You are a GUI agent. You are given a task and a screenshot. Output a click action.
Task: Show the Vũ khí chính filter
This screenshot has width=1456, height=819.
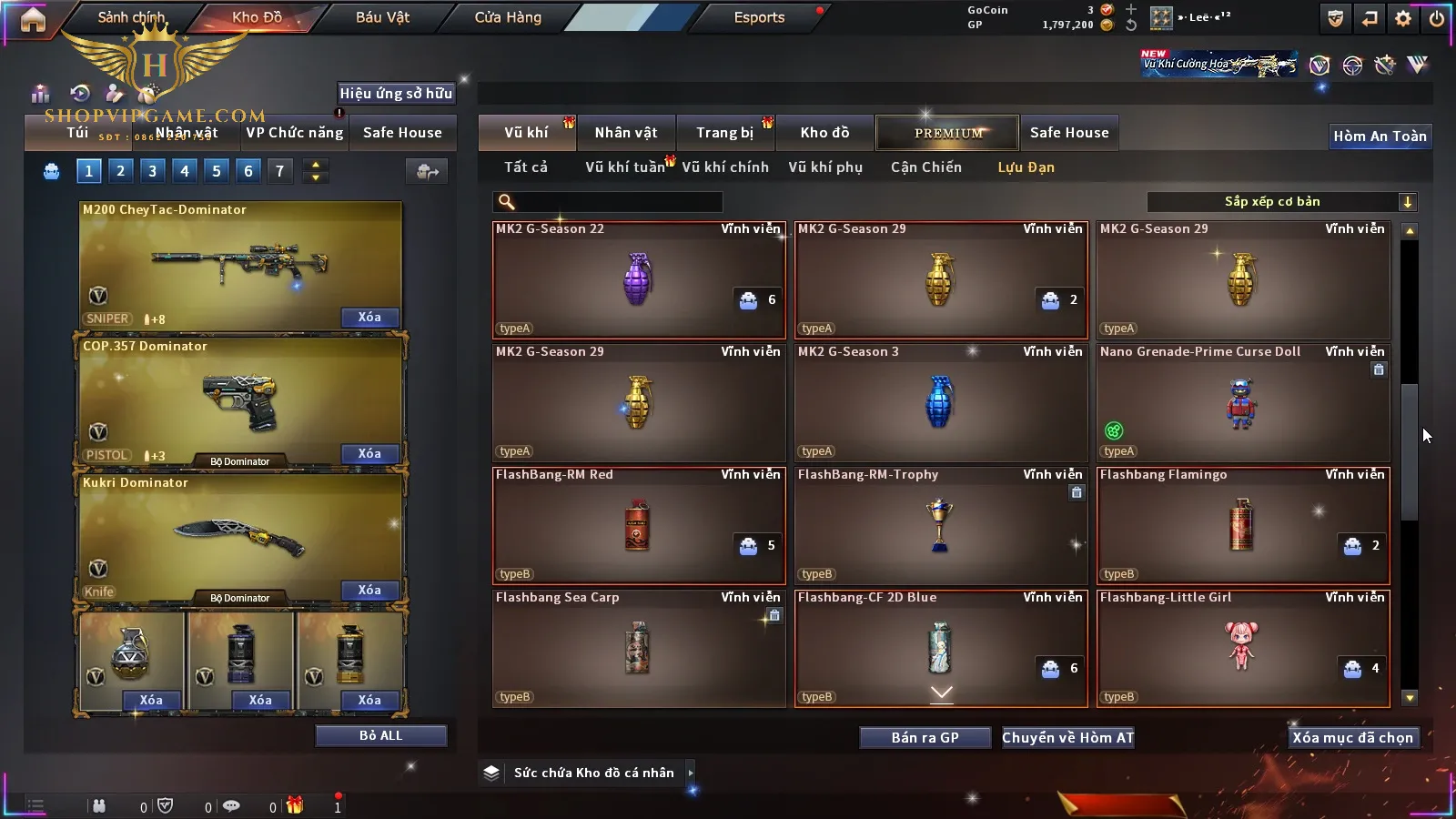tap(725, 167)
